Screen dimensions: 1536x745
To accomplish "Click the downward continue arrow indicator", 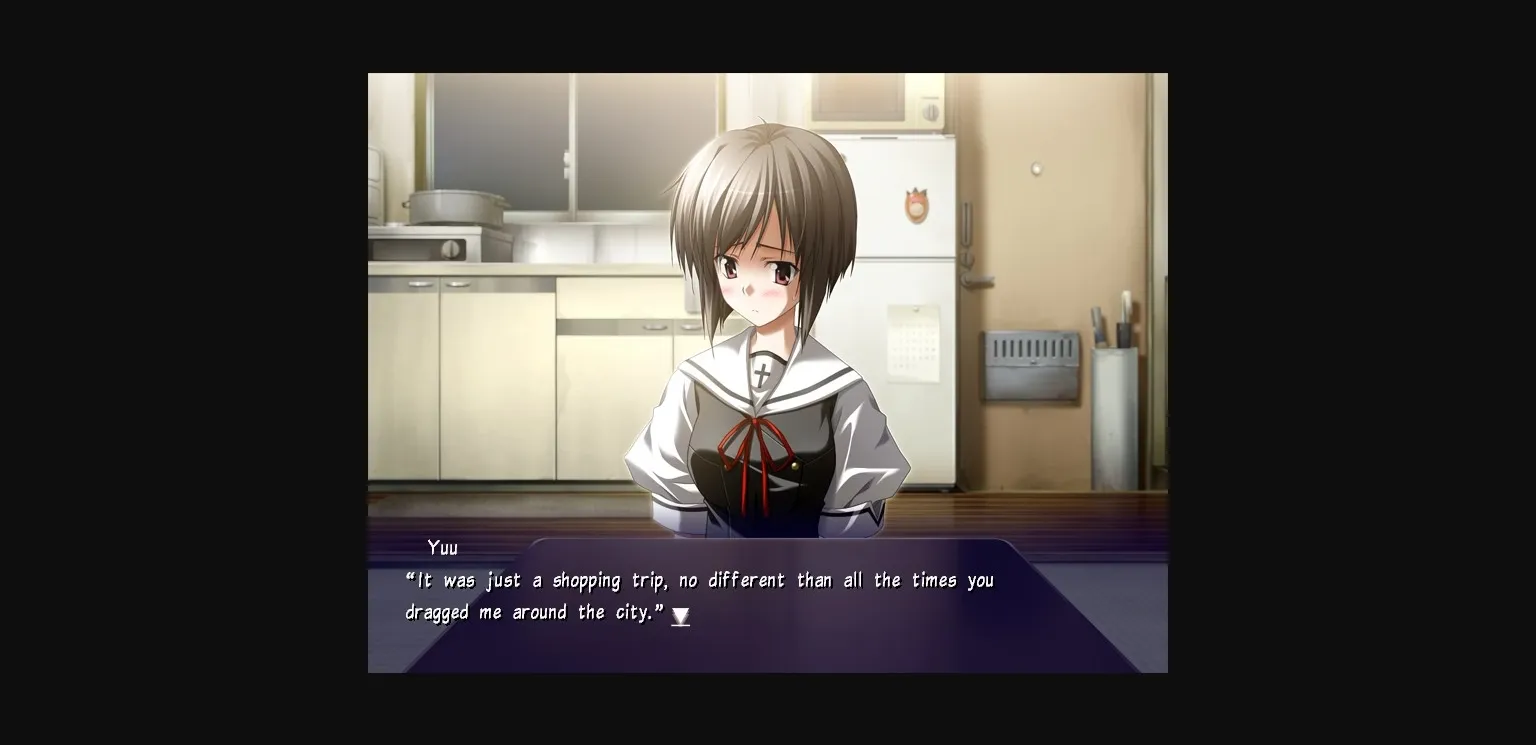I will (x=681, y=617).
